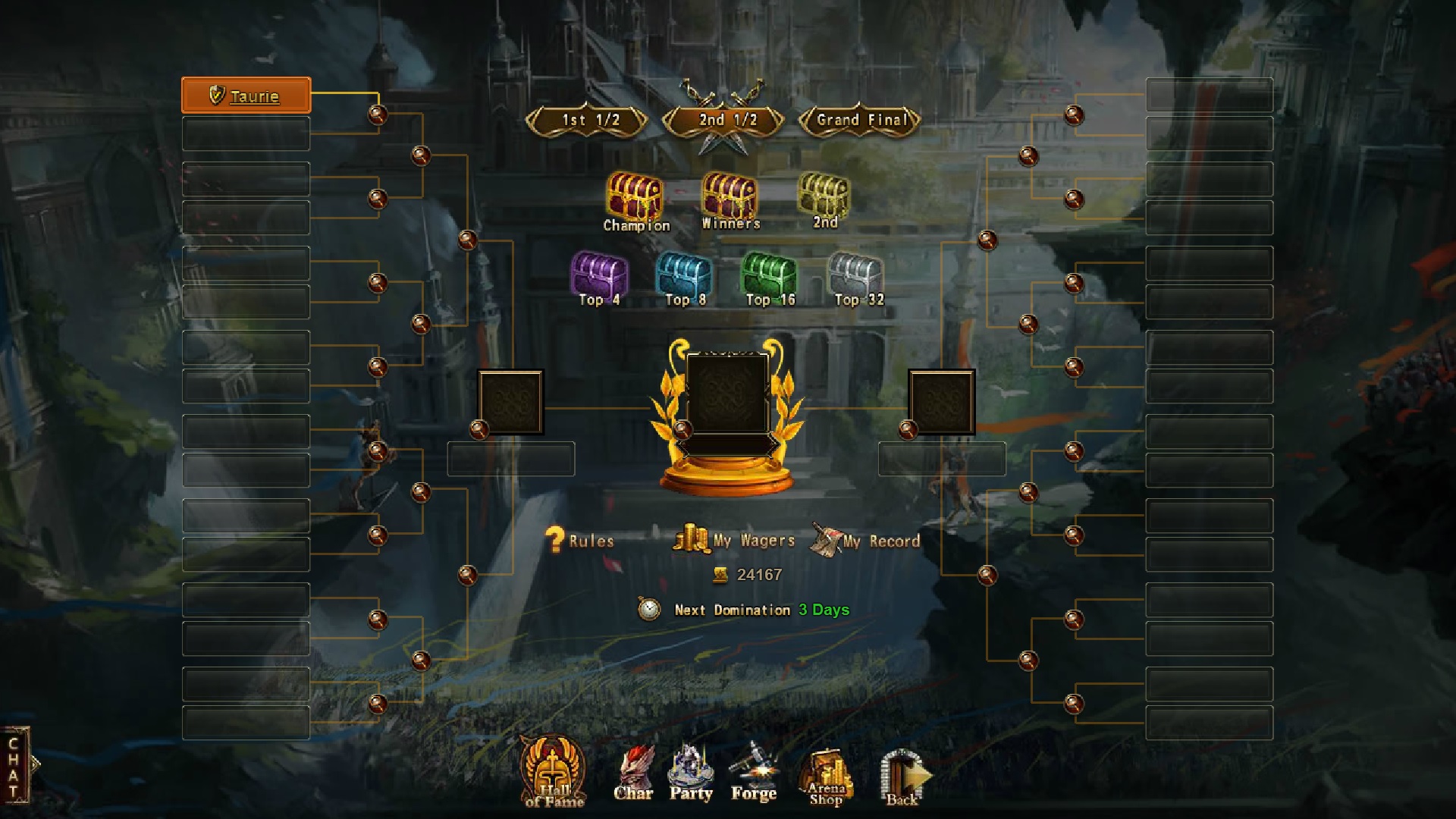Go to the Forge
Image resolution: width=1456 pixels, height=819 pixels.
point(753,774)
